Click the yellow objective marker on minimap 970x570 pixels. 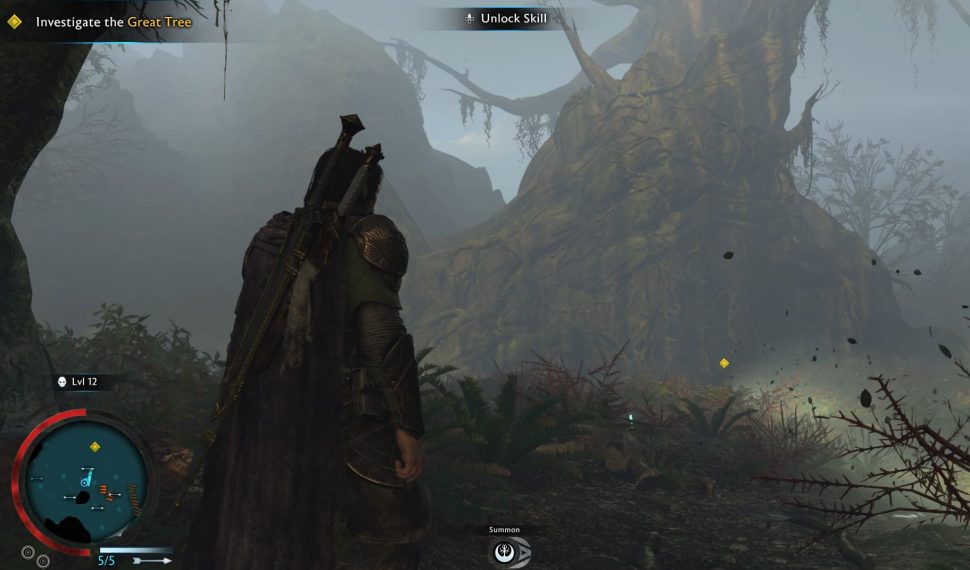click(95, 447)
